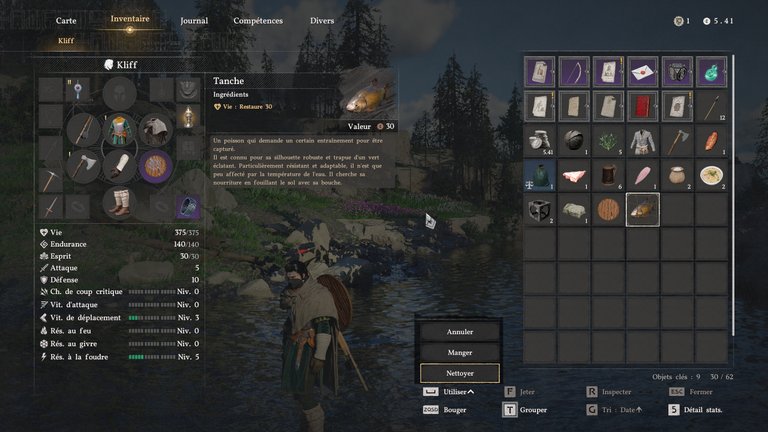Click the equipped boots slot

120,202
